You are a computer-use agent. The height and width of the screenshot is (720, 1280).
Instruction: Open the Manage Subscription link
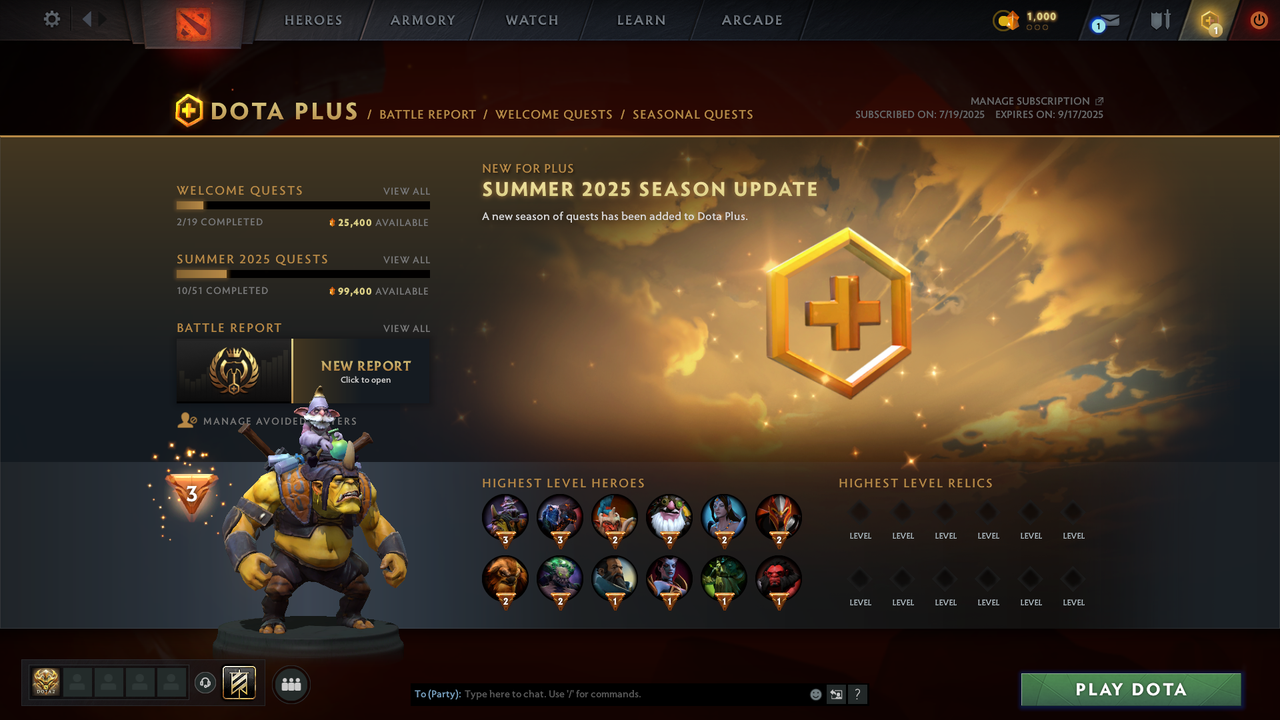point(1031,100)
